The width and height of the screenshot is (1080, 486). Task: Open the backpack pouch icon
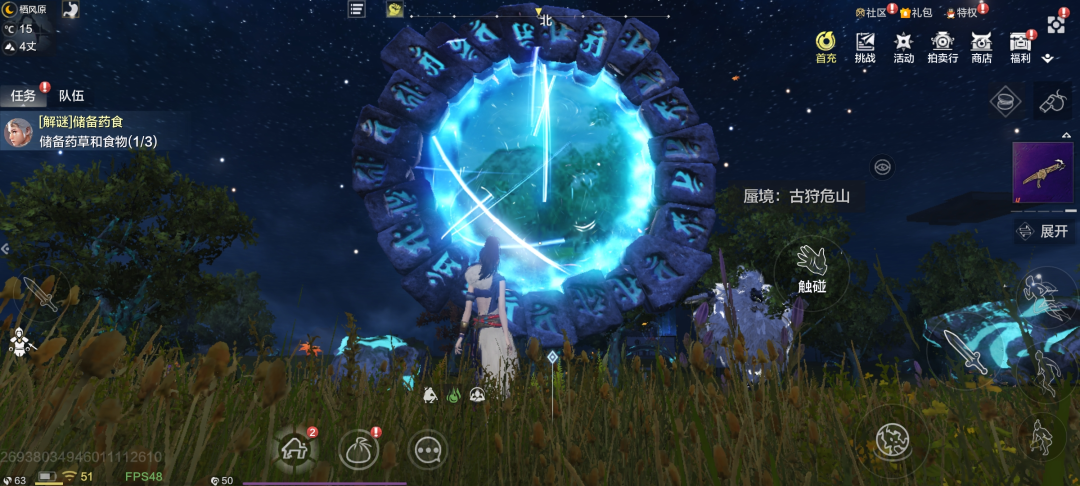[359, 450]
